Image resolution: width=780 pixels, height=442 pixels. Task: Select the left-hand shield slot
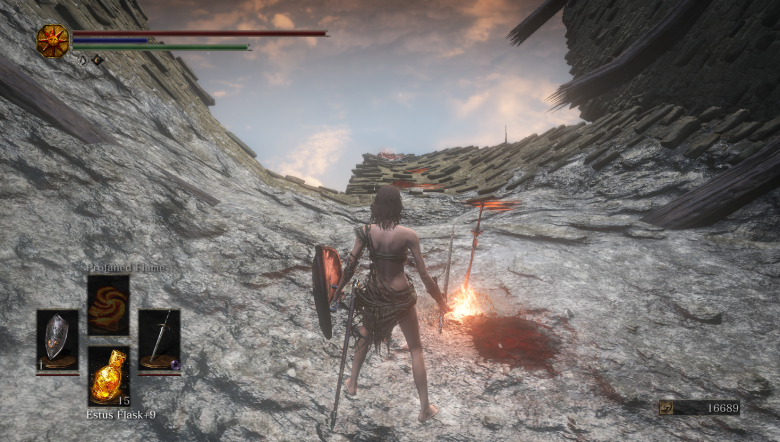pyautogui.click(x=57, y=340)
